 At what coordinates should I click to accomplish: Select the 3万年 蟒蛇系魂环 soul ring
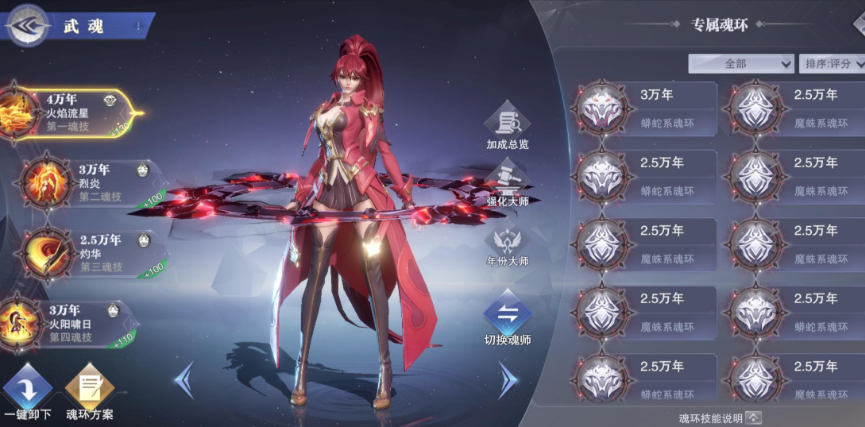(646, 108)
